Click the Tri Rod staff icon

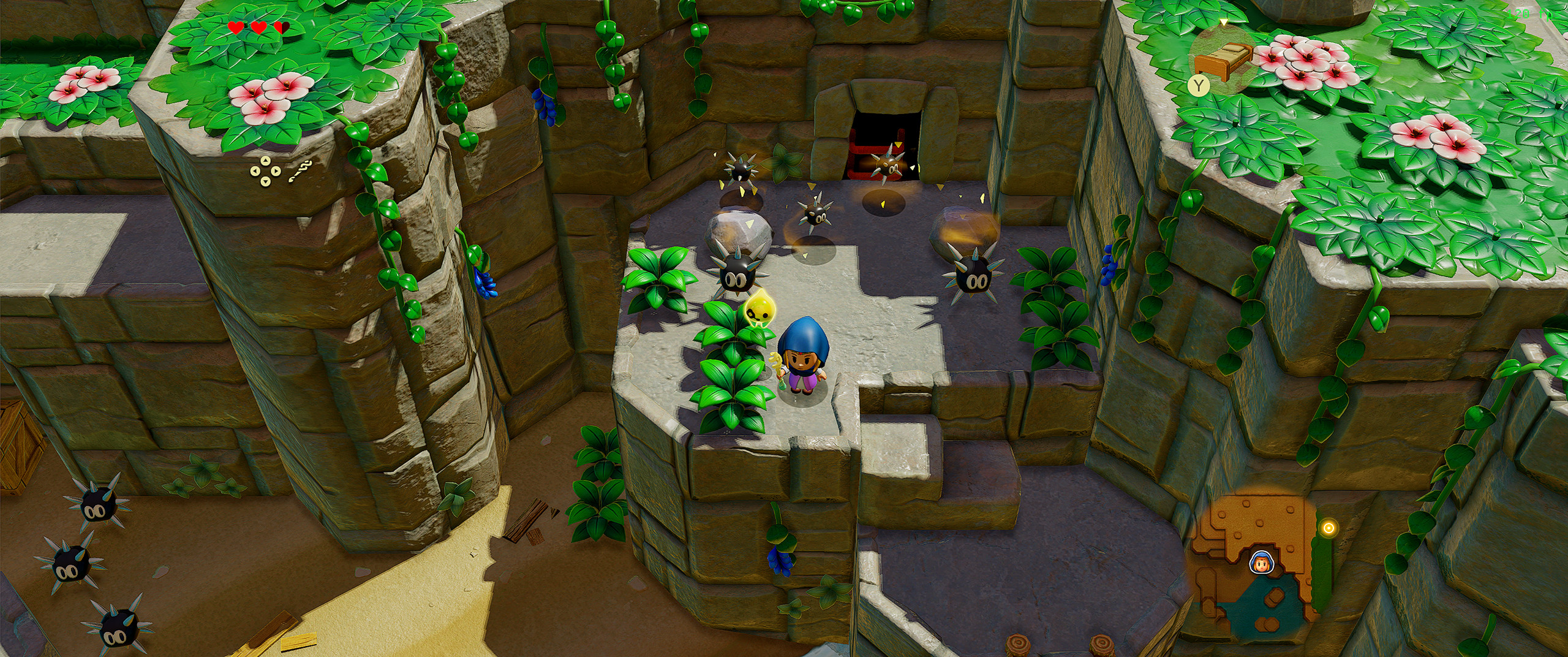coord(300,172)
